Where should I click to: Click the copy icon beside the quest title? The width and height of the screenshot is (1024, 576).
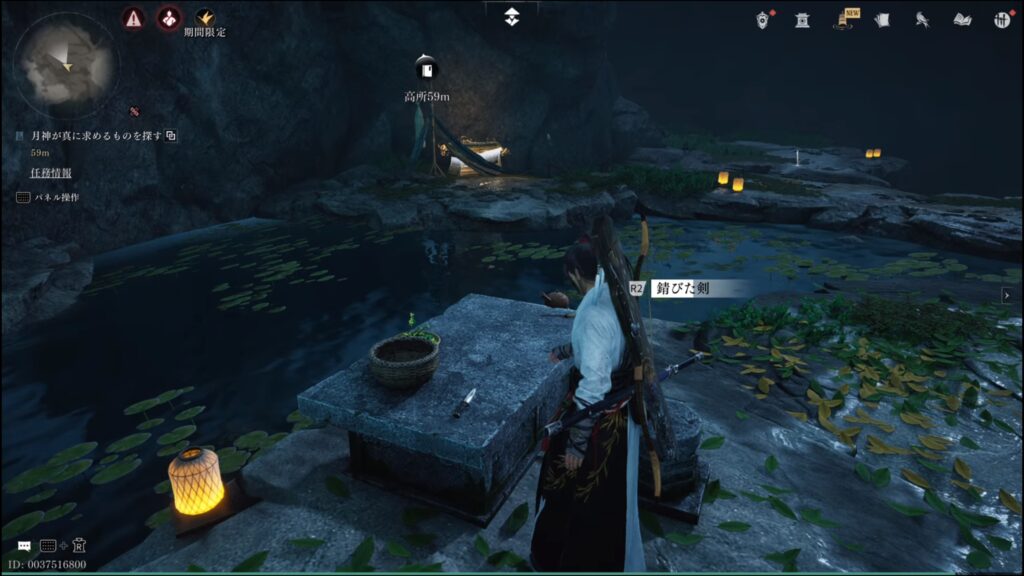pyautogui.click(x=171, y=135)
